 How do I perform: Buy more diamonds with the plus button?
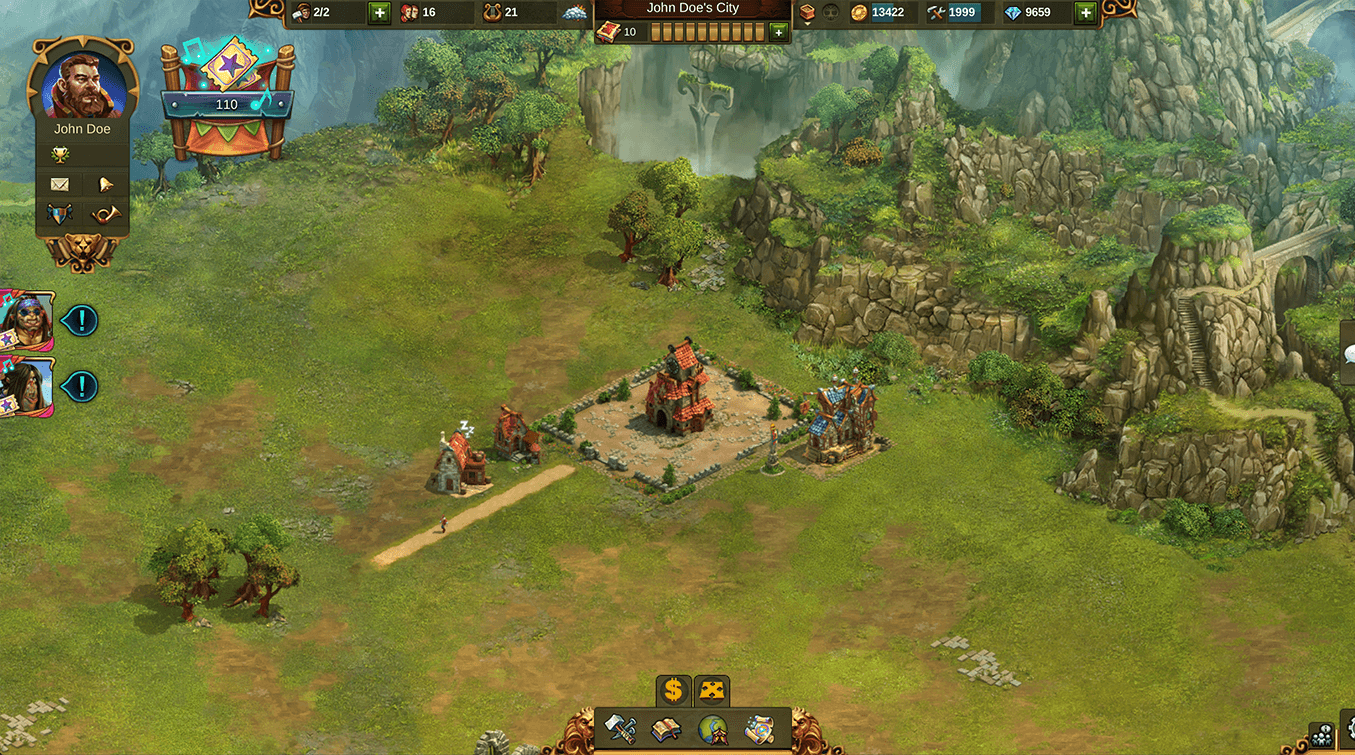(1085, 13)
